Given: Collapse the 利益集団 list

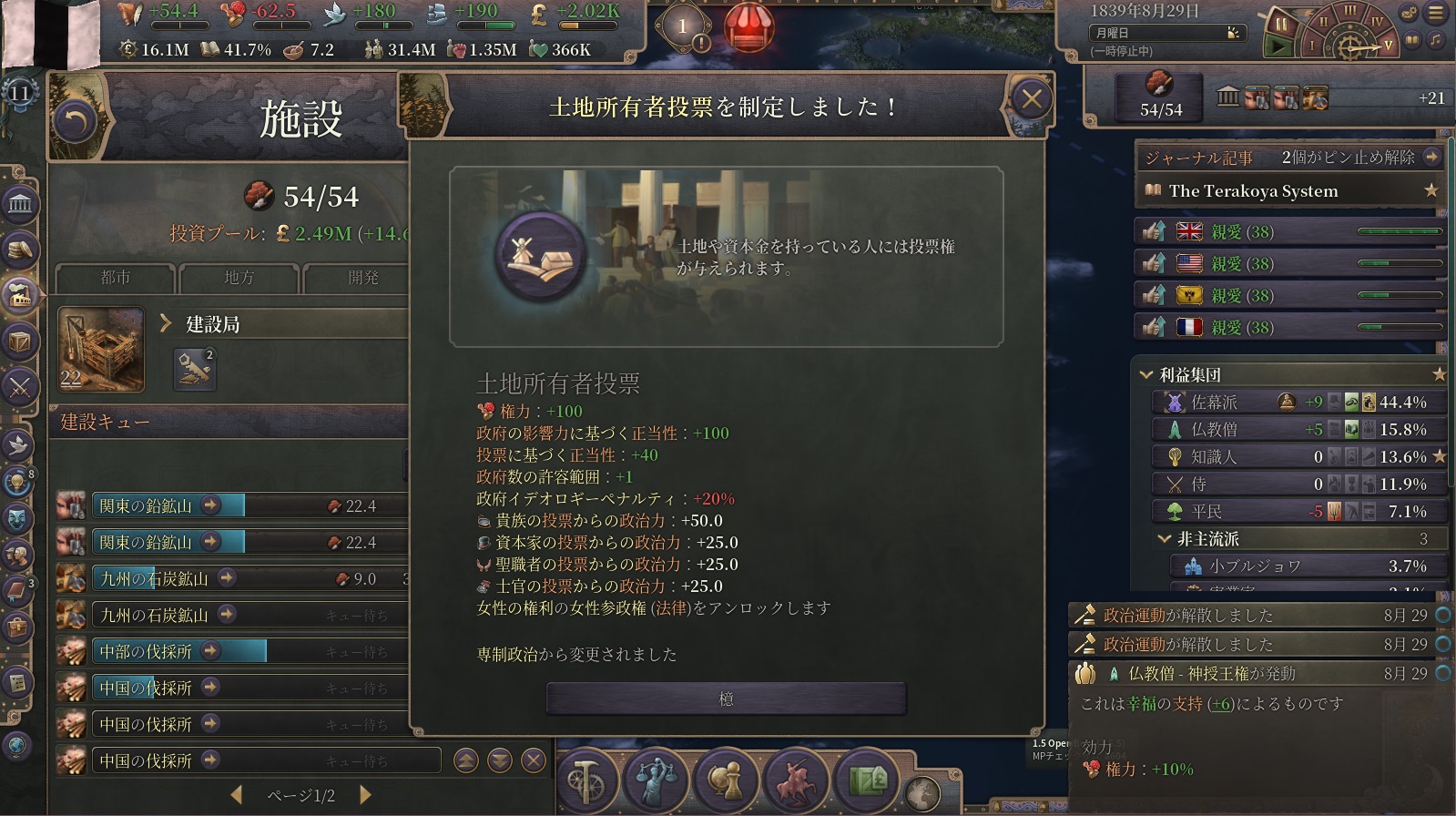Looking at the screenshot, I should click(1145, 374).
